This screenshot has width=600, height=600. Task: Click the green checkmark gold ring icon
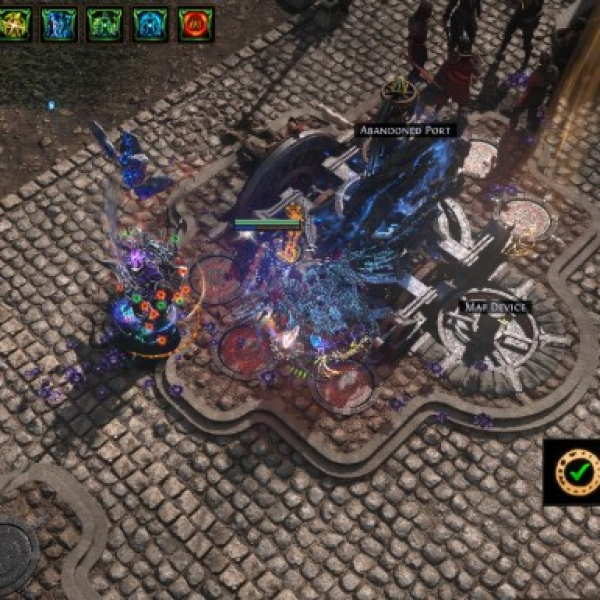click(x=576, y=469)
